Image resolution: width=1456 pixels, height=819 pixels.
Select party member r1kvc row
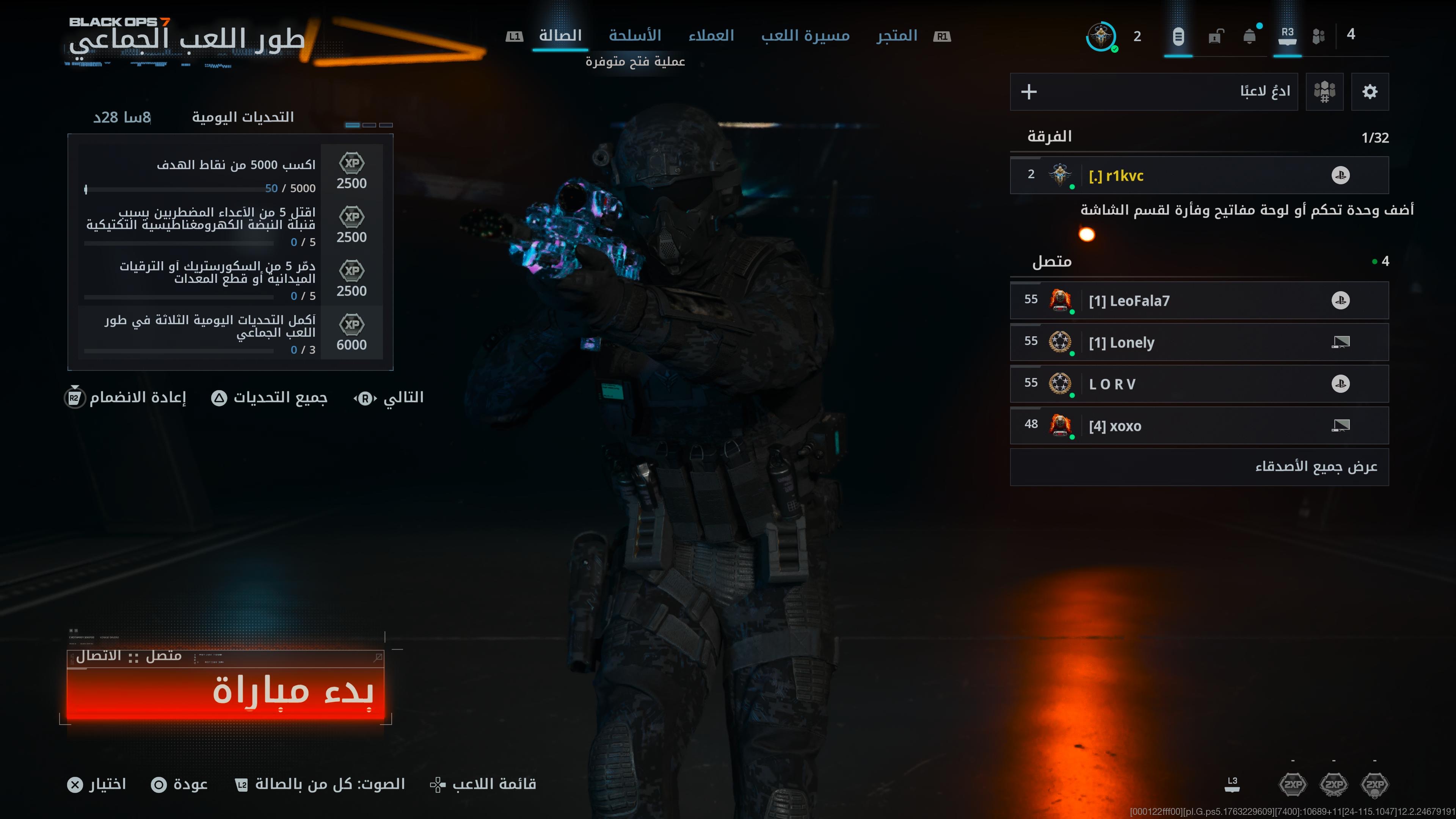tap(1198, 176)
